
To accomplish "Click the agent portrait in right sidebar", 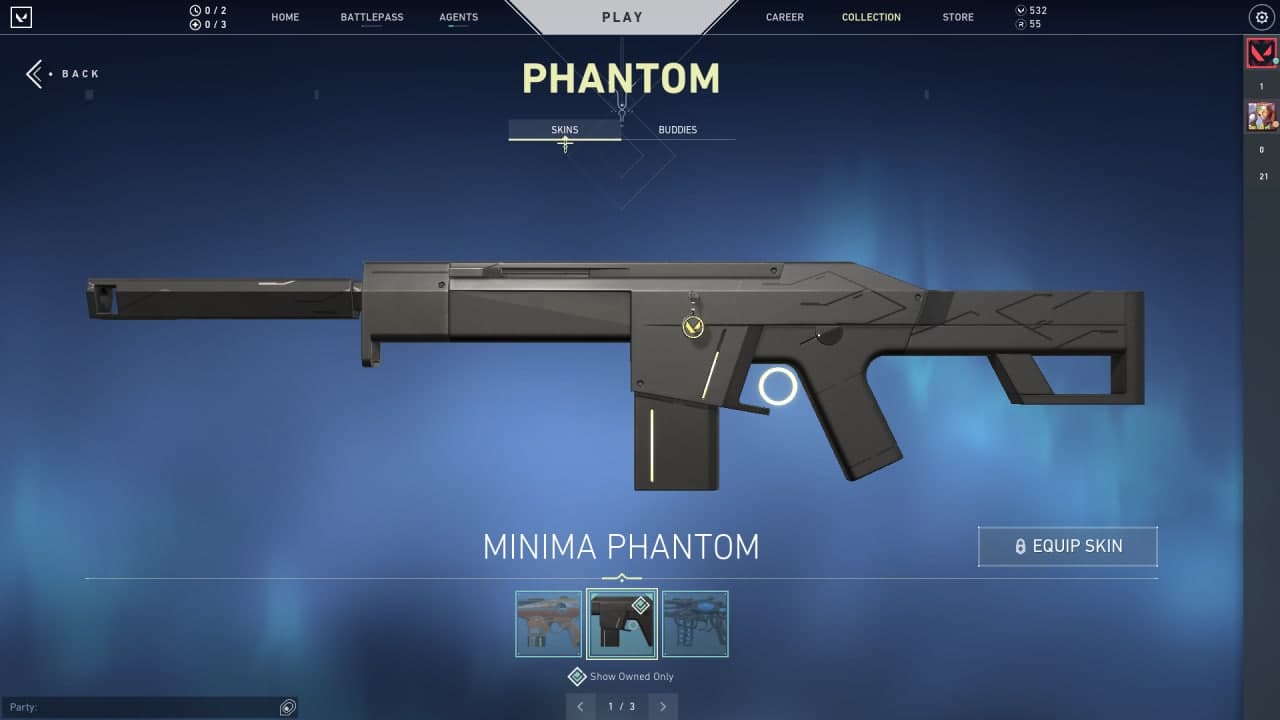I will 1262,115.
